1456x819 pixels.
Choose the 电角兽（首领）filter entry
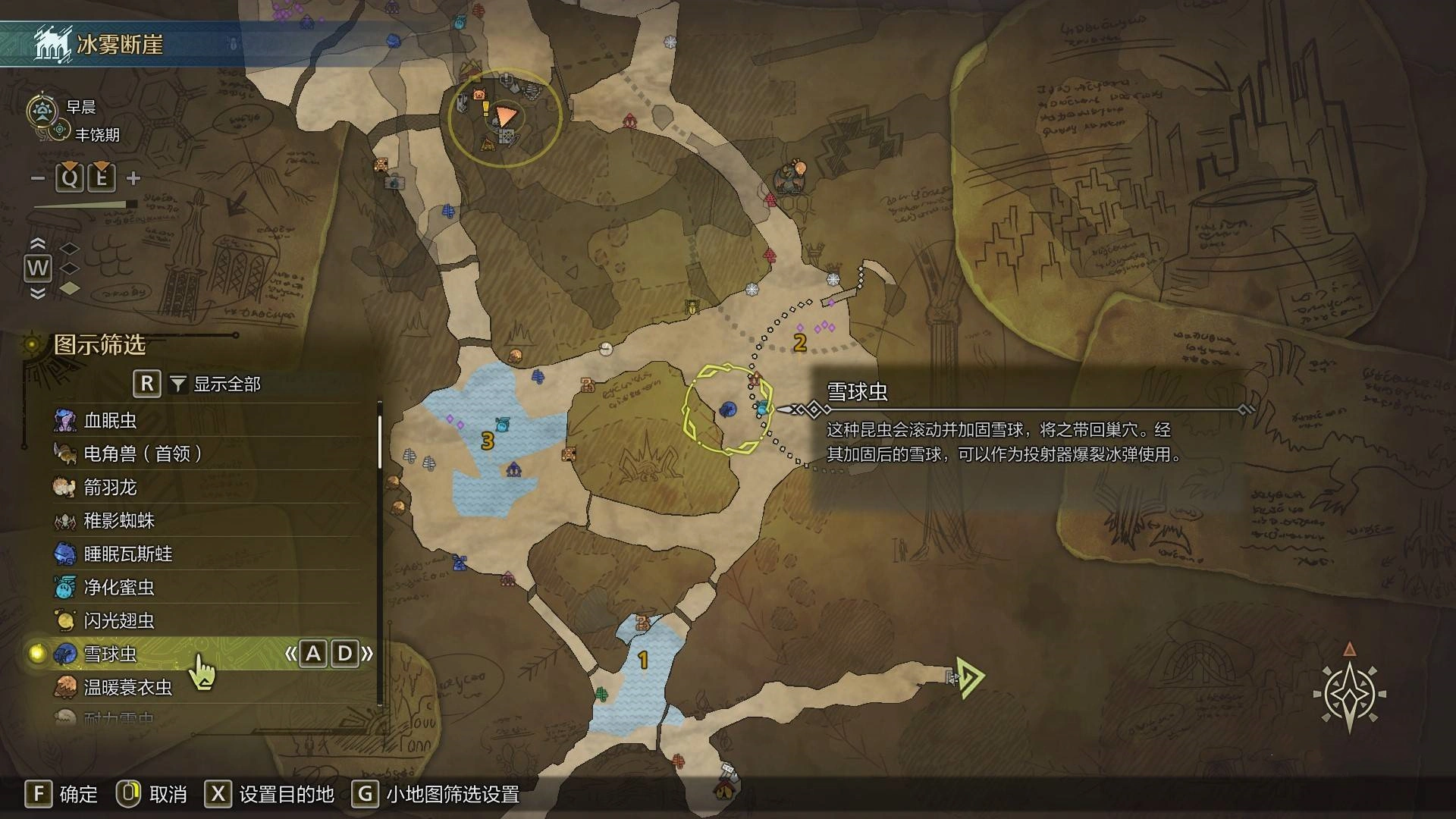pyautogui.click(x=143, y=453)
